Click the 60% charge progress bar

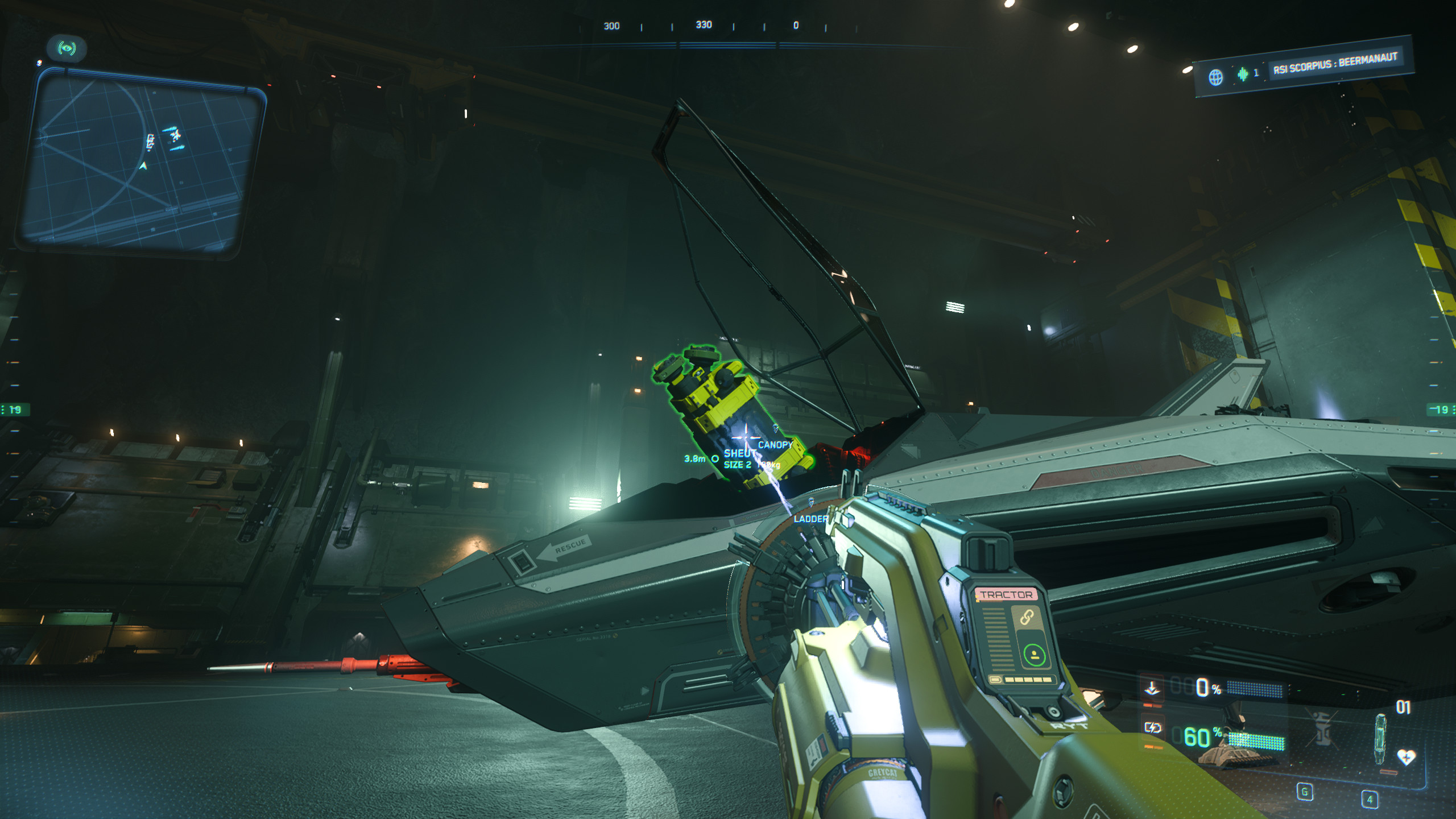click(x=1255, y=742)
